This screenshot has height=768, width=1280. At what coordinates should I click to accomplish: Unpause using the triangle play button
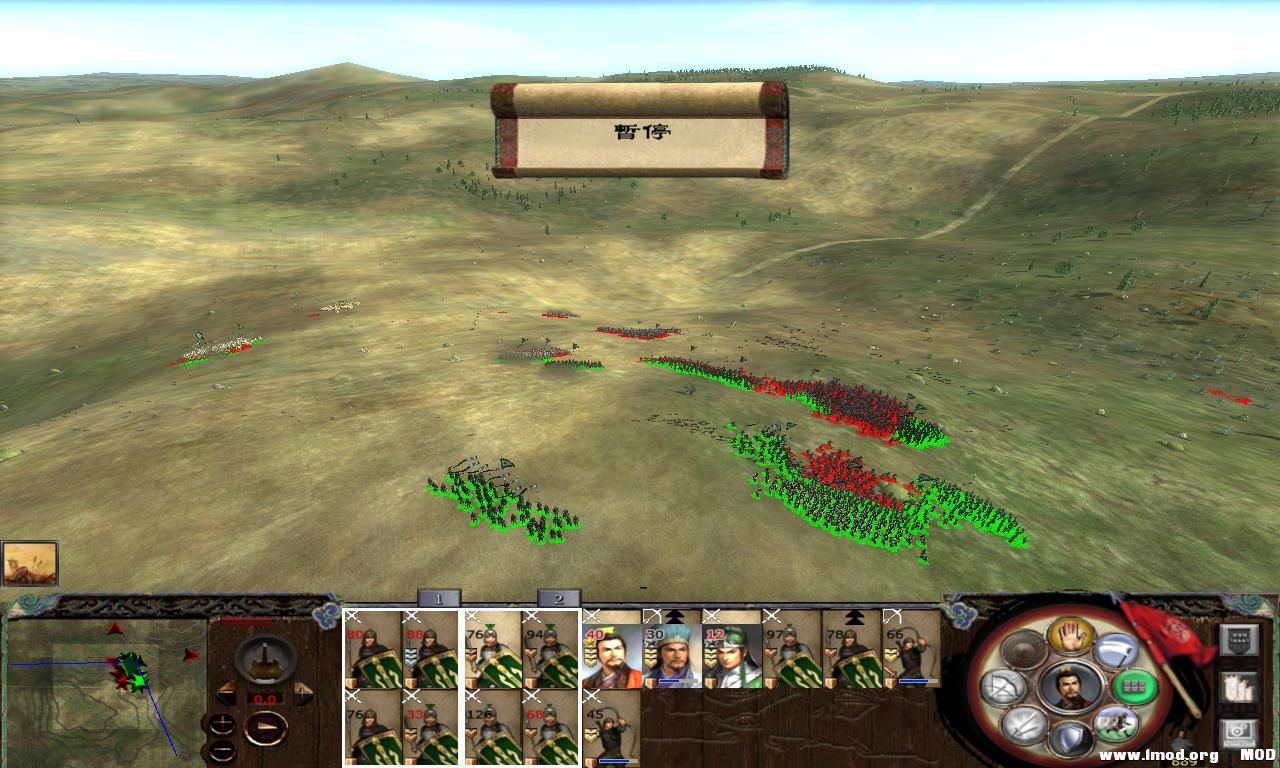point(266,727)
